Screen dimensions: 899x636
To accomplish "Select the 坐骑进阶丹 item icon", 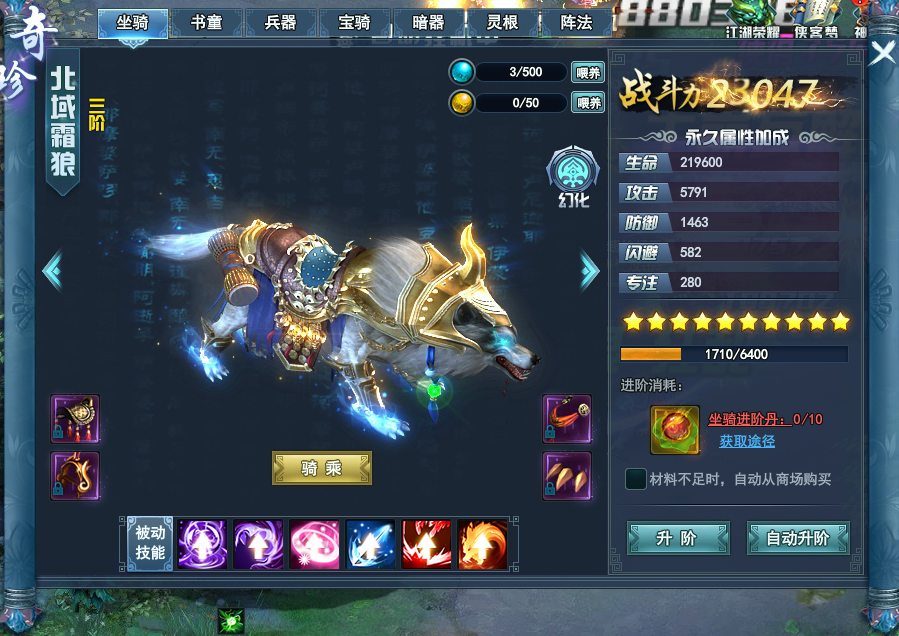I will (674, 429).
